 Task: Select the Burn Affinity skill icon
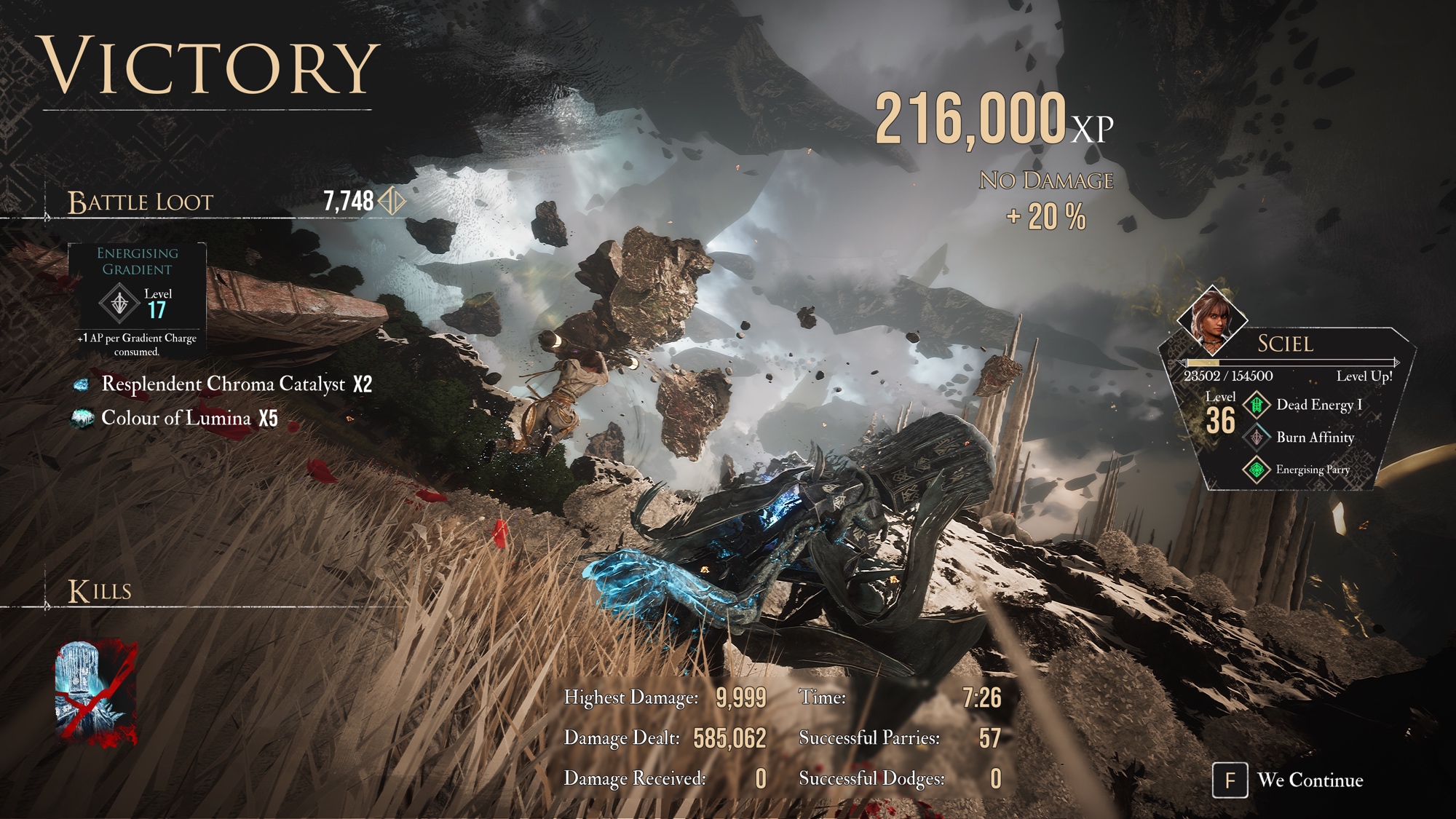coord(1257,438)
